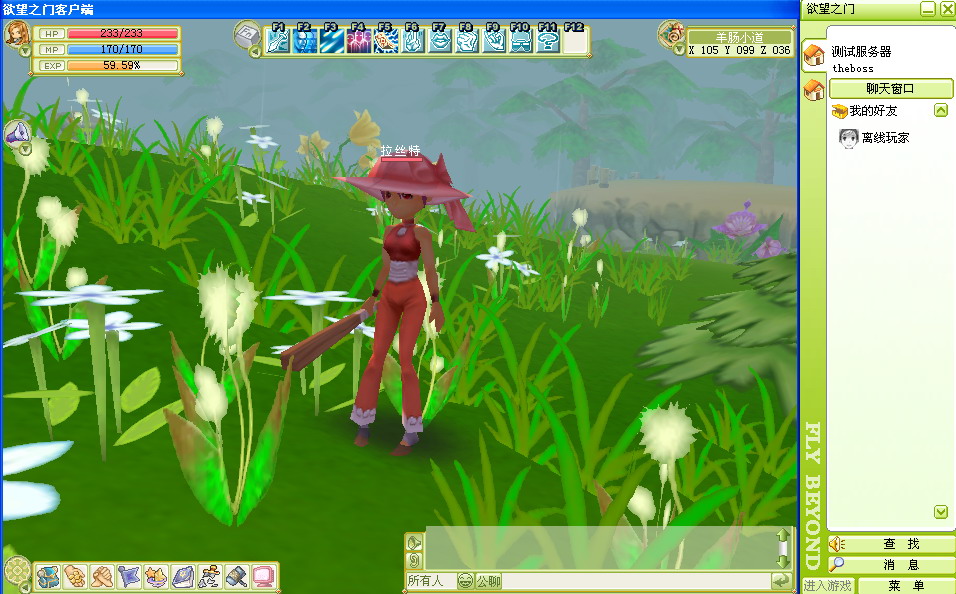Open the blue flag icon
Image resolution: width=956 pixels, height=594 pixels.
[129, 576]
